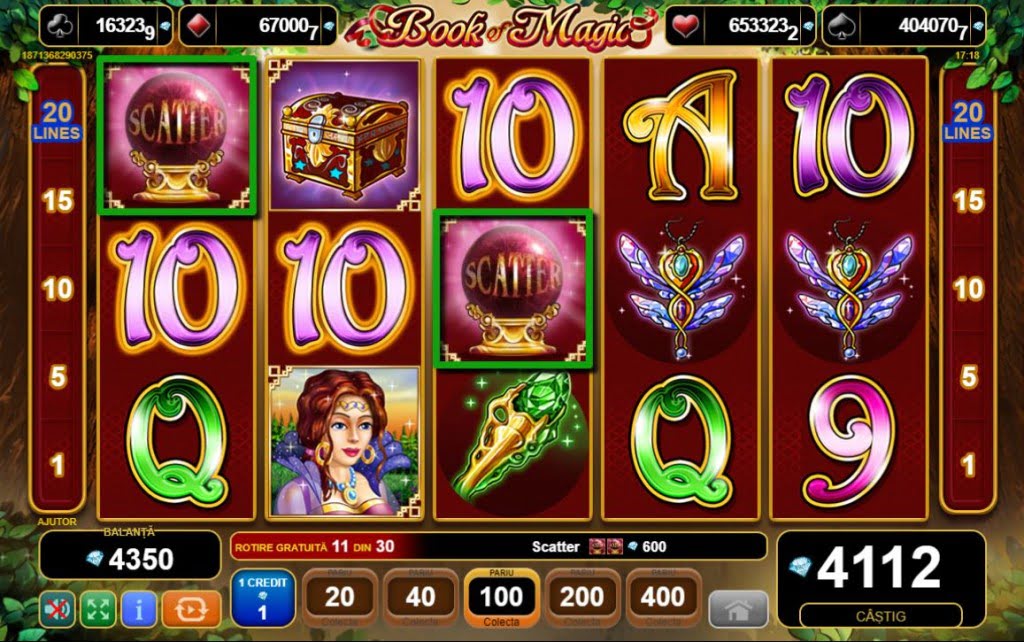This screenshot has width=1024, height=642.
Task: Choose the 20 bet button
Action: pos(340,598)
